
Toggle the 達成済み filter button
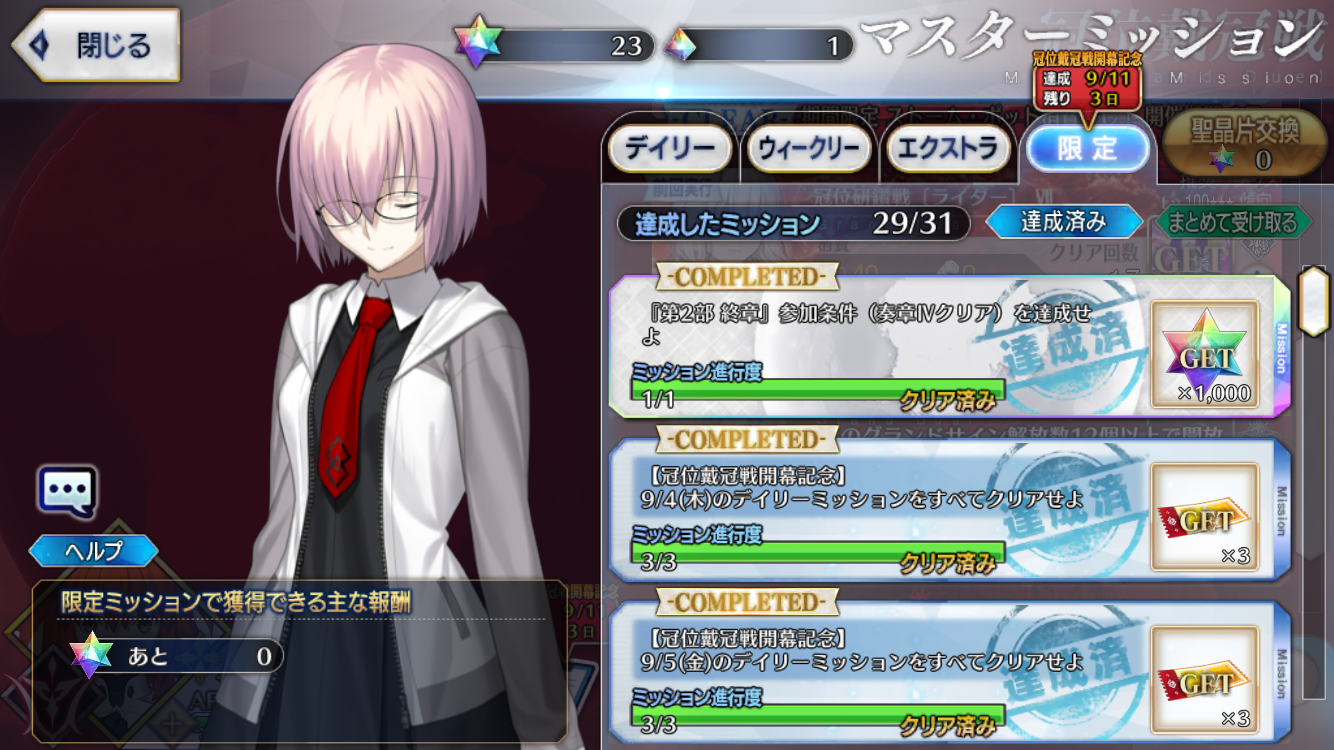1063,221
